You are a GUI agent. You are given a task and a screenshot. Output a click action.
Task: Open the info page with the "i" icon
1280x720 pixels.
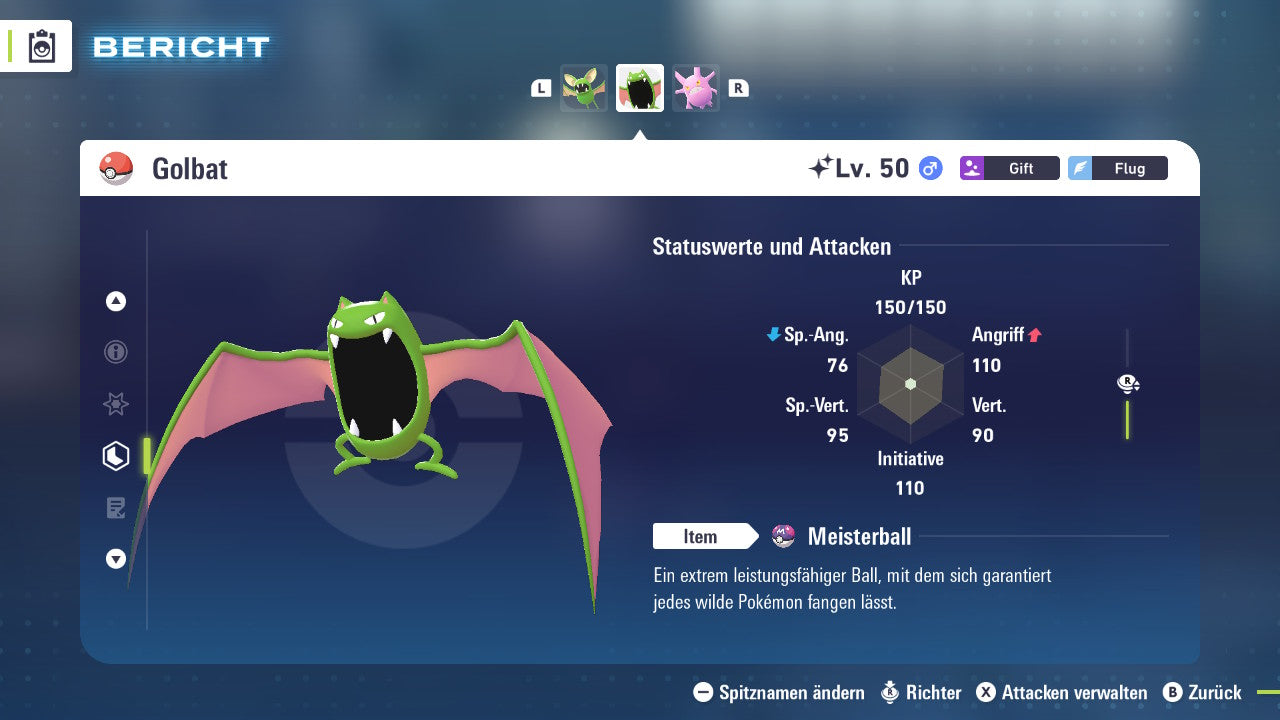click(116, 352)
